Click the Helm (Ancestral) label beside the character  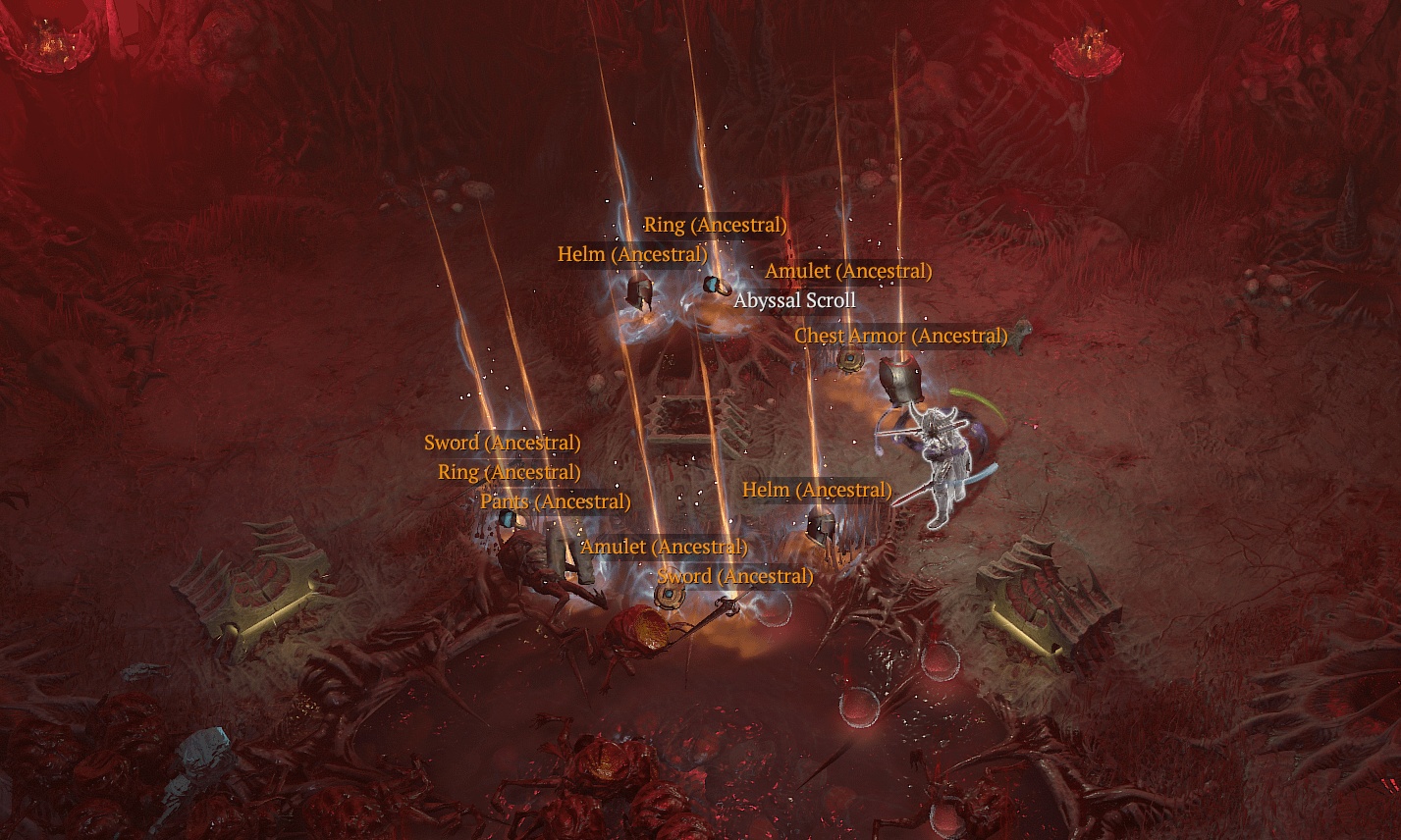coord(819,489)
